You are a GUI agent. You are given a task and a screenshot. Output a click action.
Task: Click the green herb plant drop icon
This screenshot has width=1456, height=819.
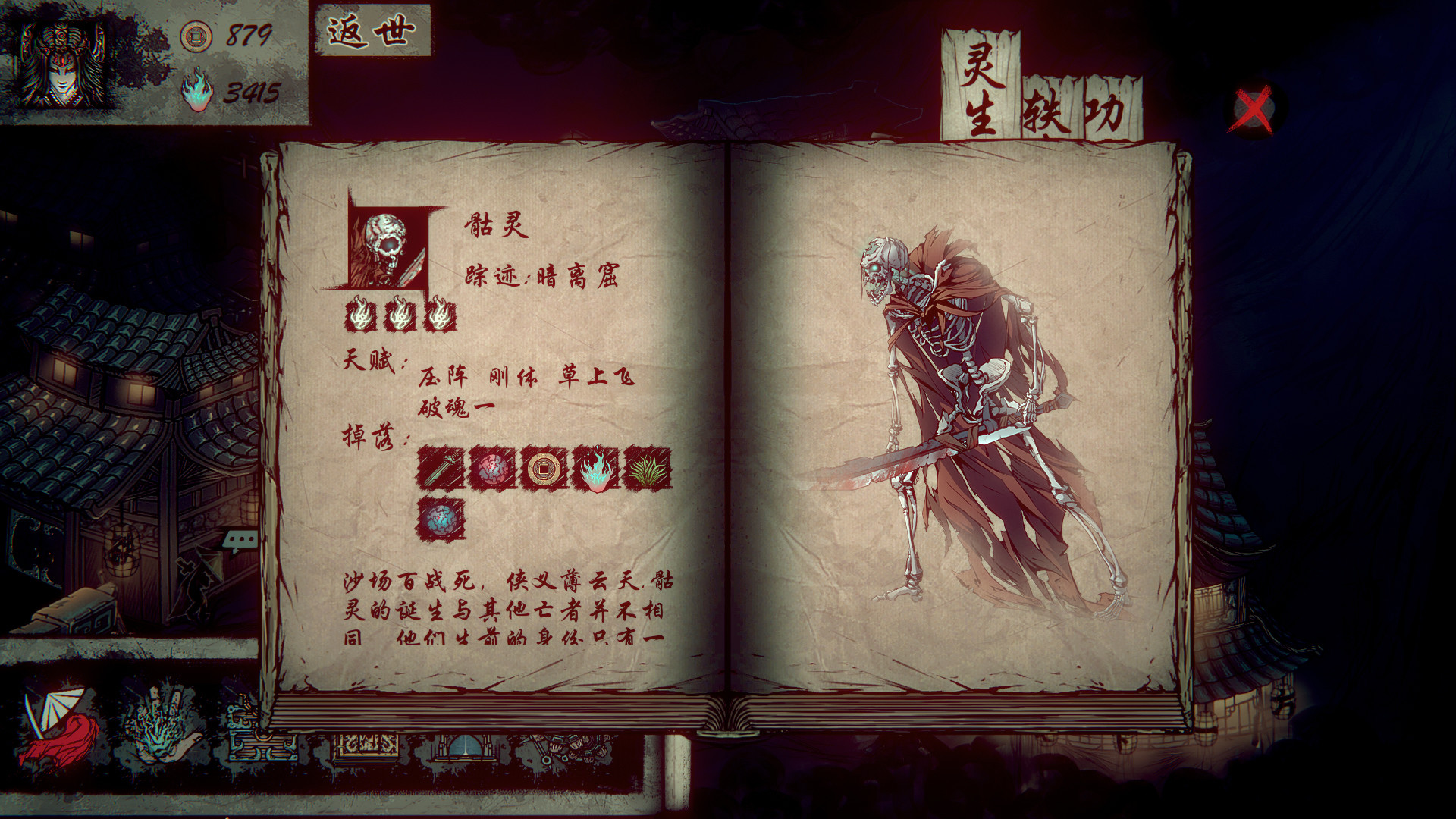point(645,468)
